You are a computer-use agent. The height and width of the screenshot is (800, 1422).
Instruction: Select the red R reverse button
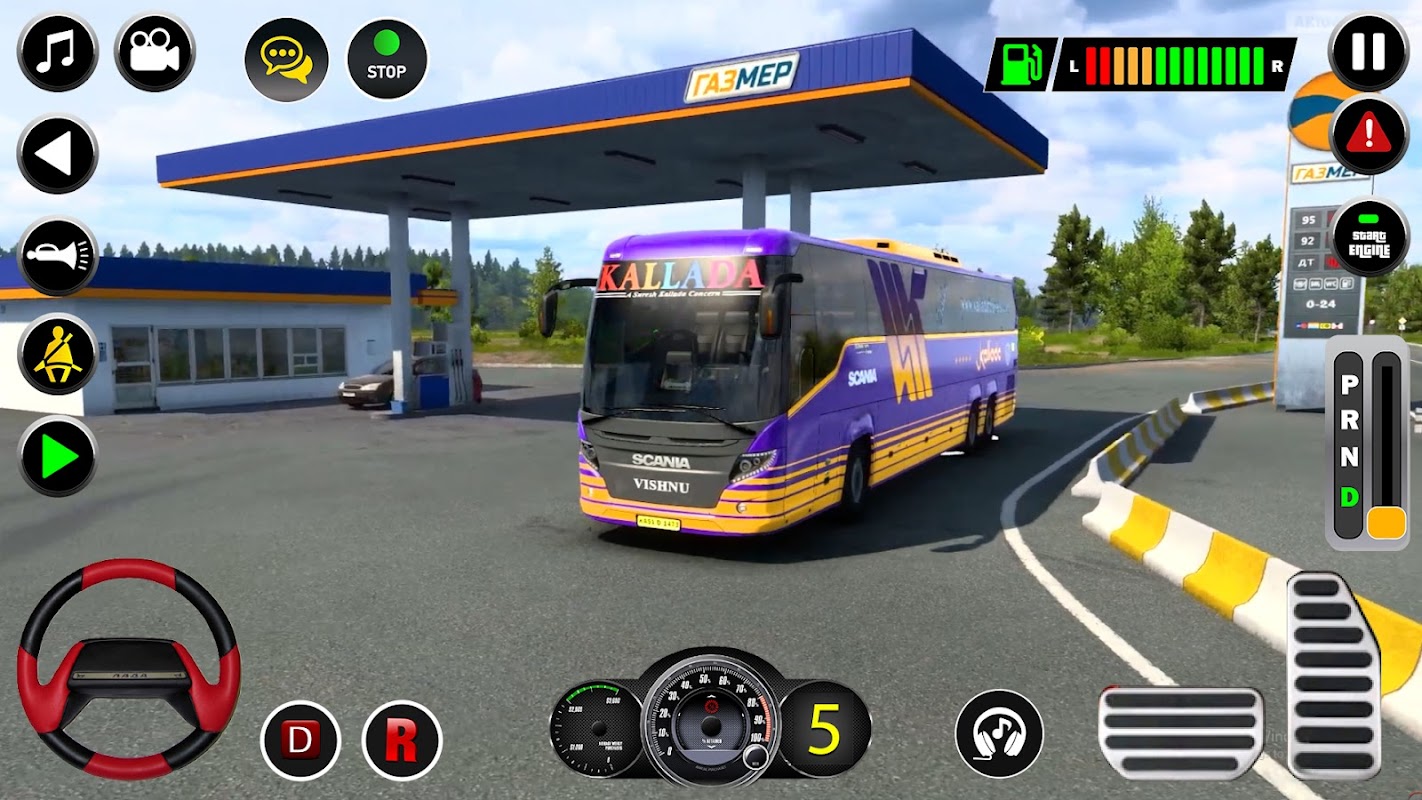(x=401, y=741)
